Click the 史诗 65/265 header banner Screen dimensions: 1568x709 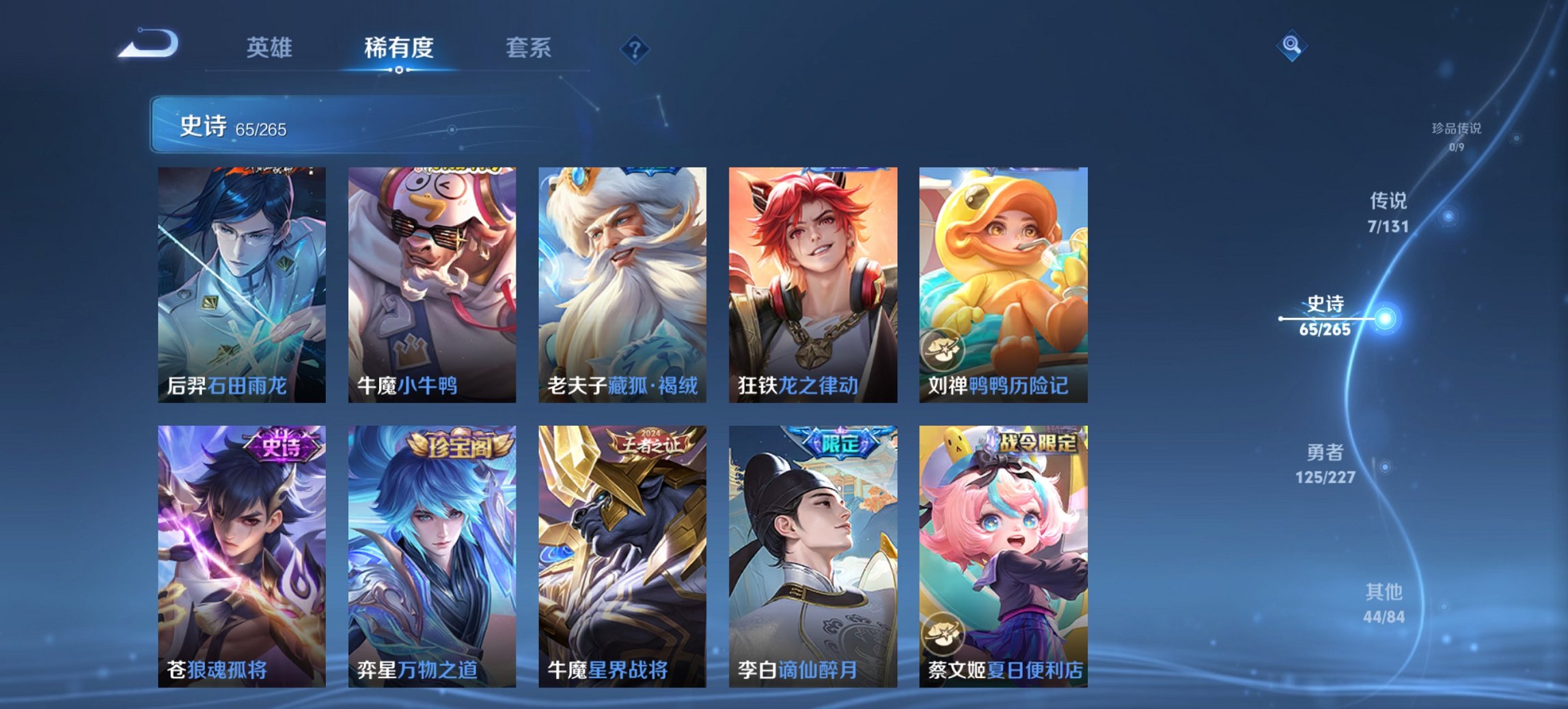click(x=232, y=127)
